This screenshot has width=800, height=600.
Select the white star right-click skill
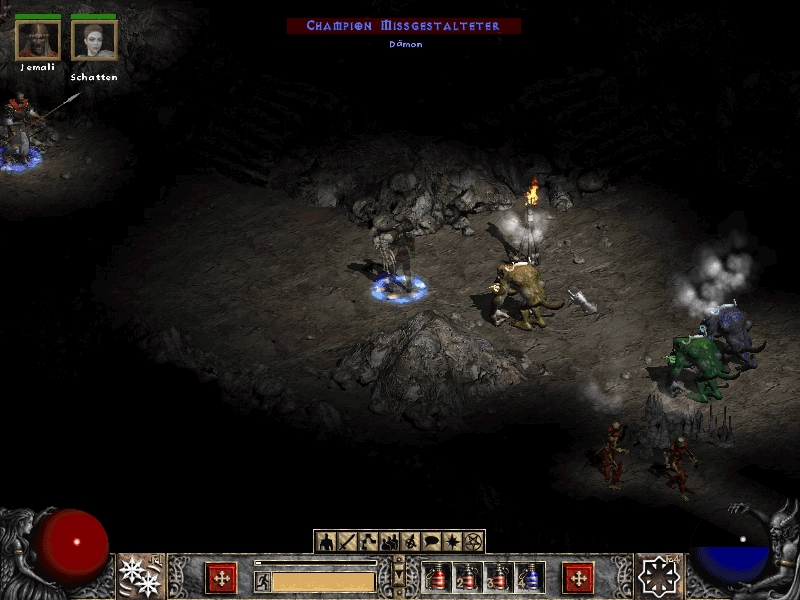[659, 576]
